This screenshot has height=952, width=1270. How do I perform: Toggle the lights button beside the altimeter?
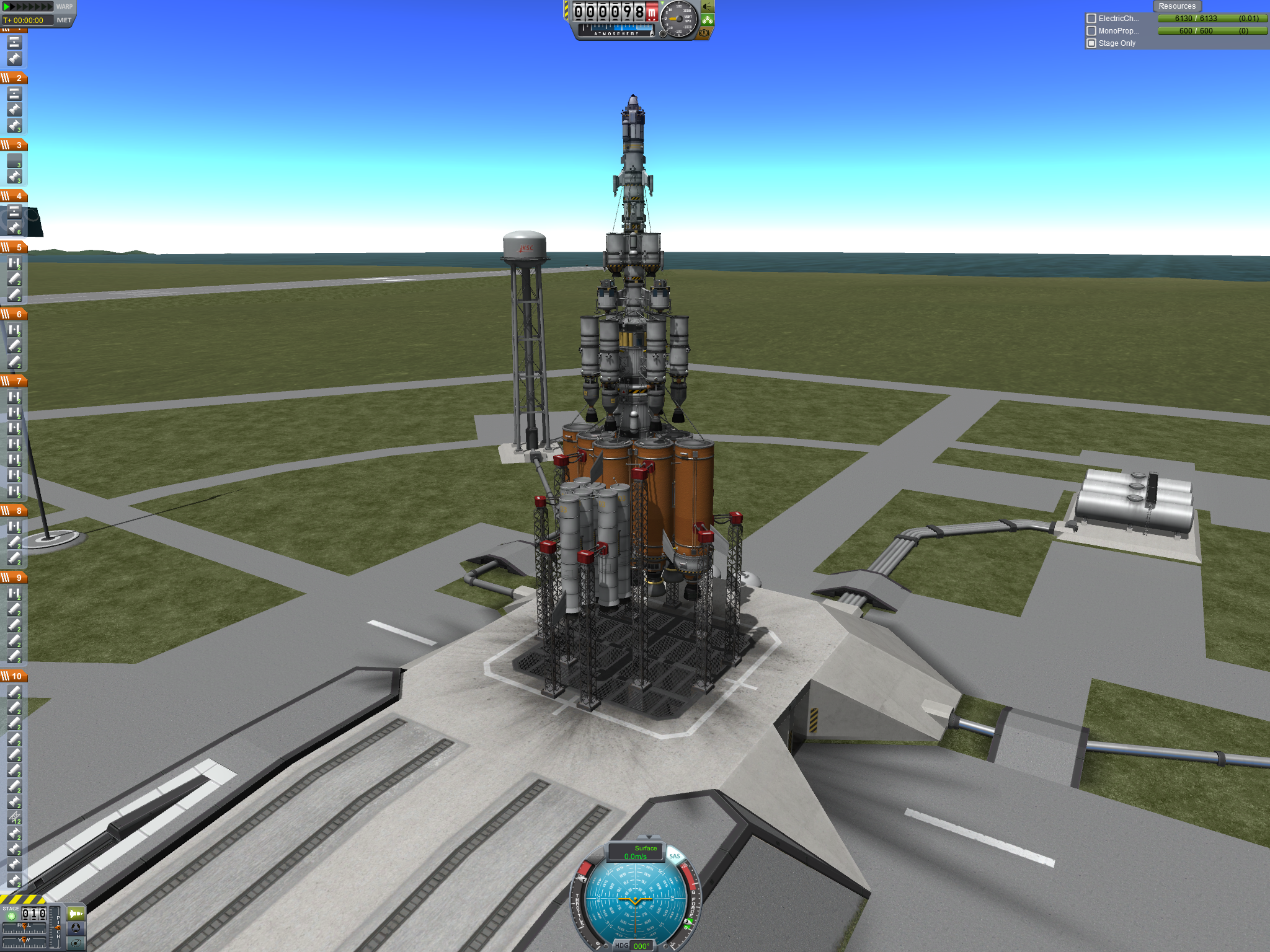708,7
